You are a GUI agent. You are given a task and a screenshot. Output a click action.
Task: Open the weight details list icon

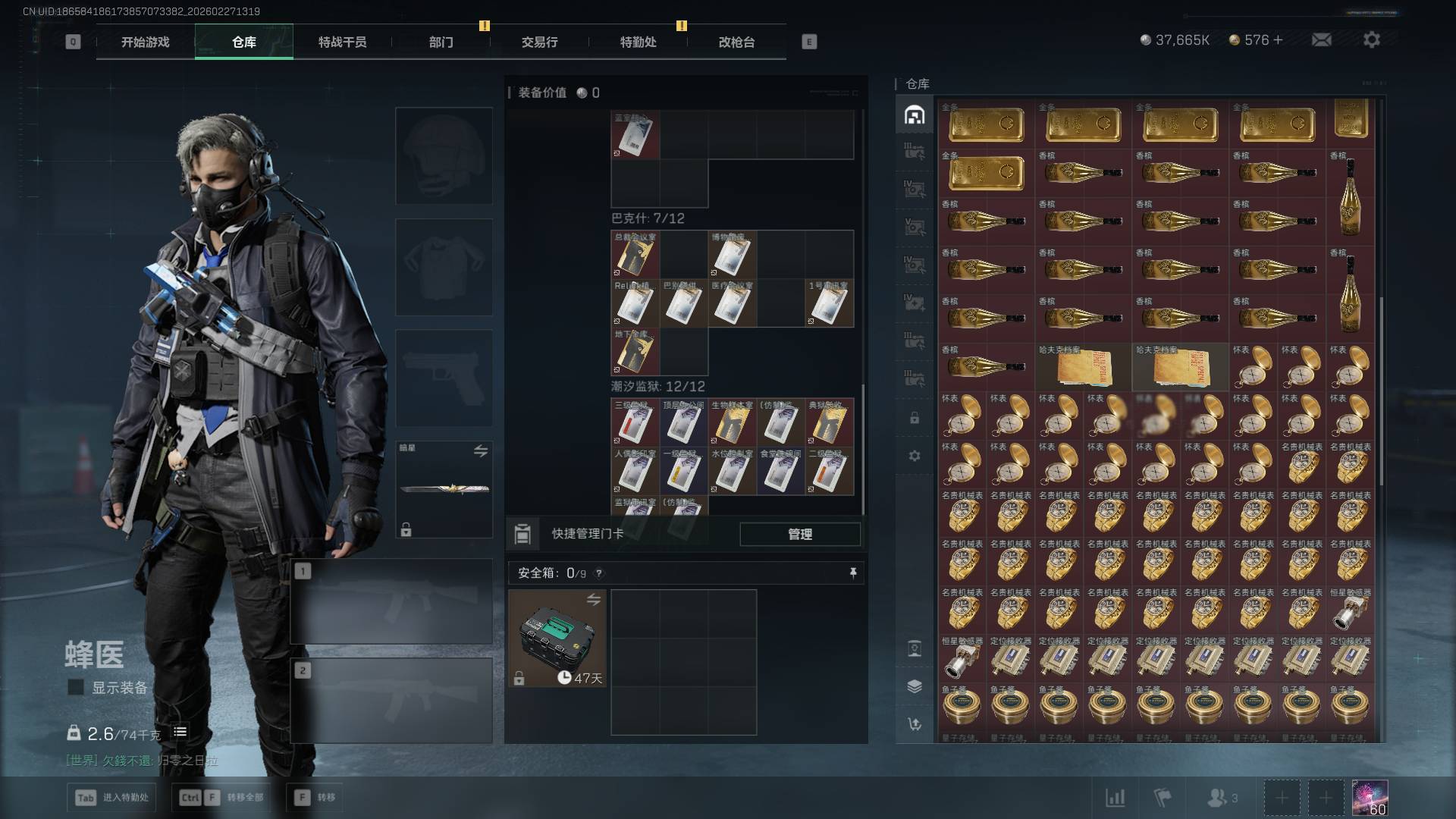(x=180, y=732)
